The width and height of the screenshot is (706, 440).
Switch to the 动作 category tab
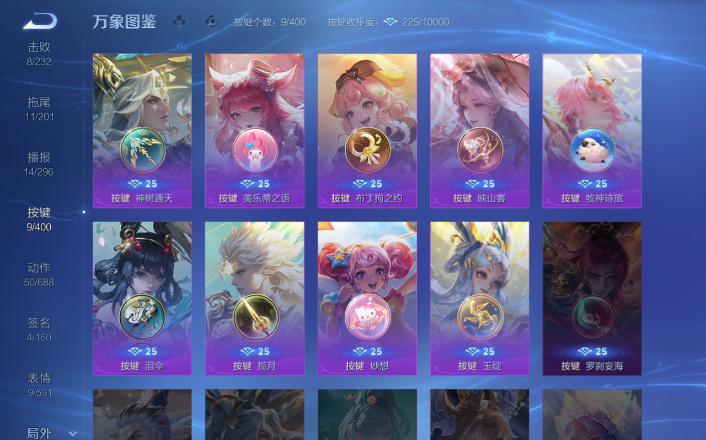39,274
